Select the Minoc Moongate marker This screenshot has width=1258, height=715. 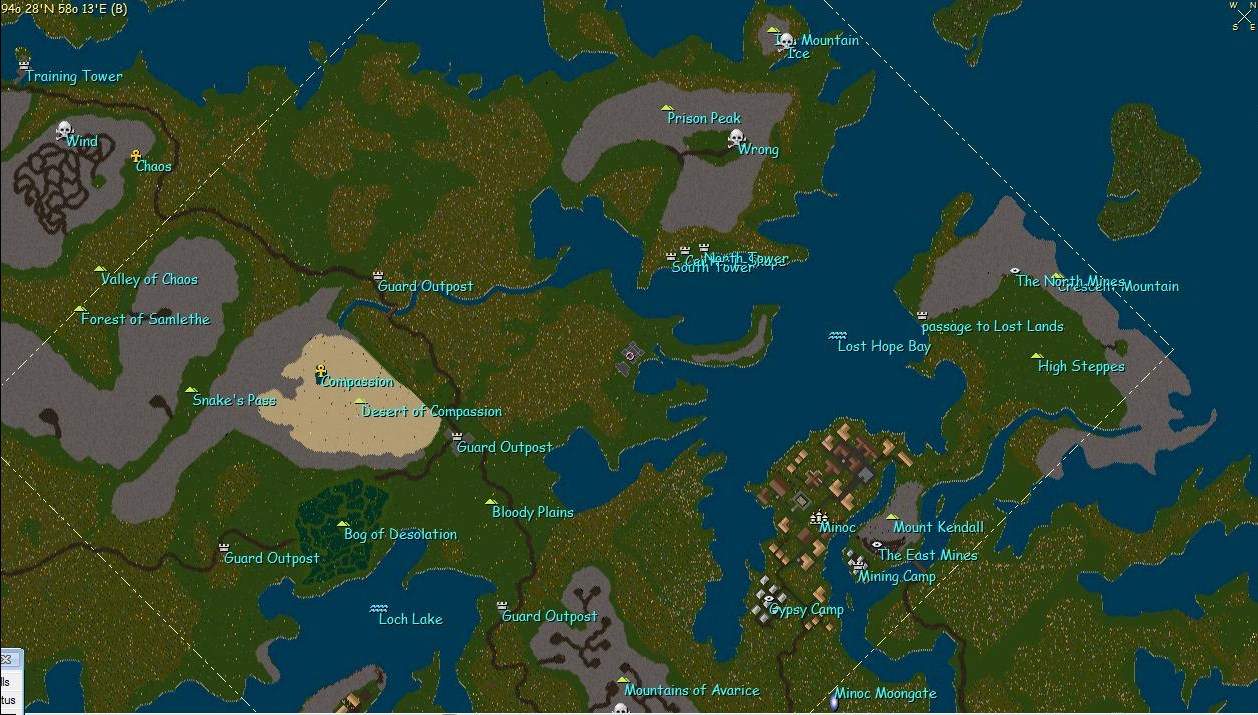(833, 701)
